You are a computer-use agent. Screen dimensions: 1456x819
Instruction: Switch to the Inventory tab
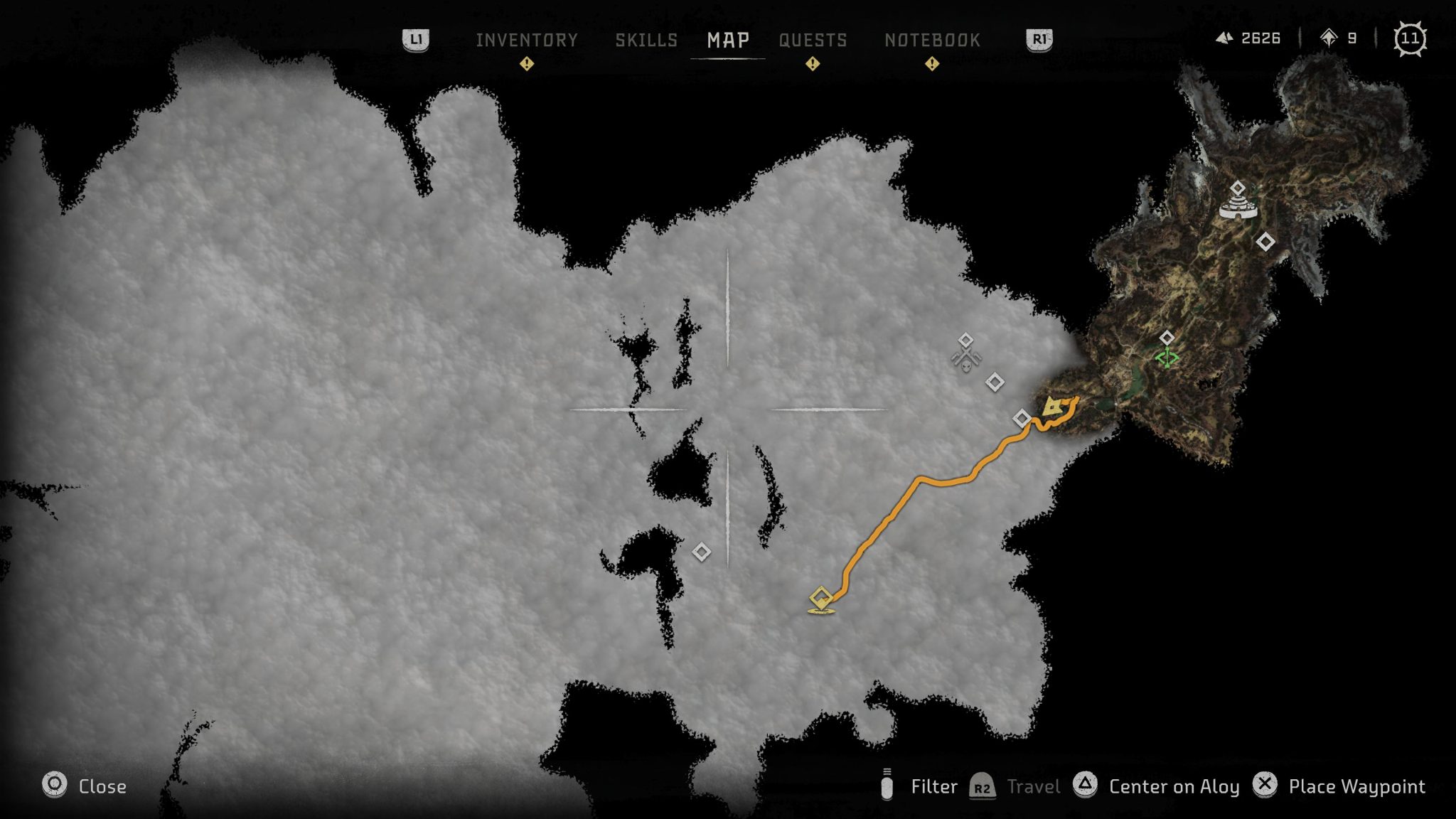point(527,41)
